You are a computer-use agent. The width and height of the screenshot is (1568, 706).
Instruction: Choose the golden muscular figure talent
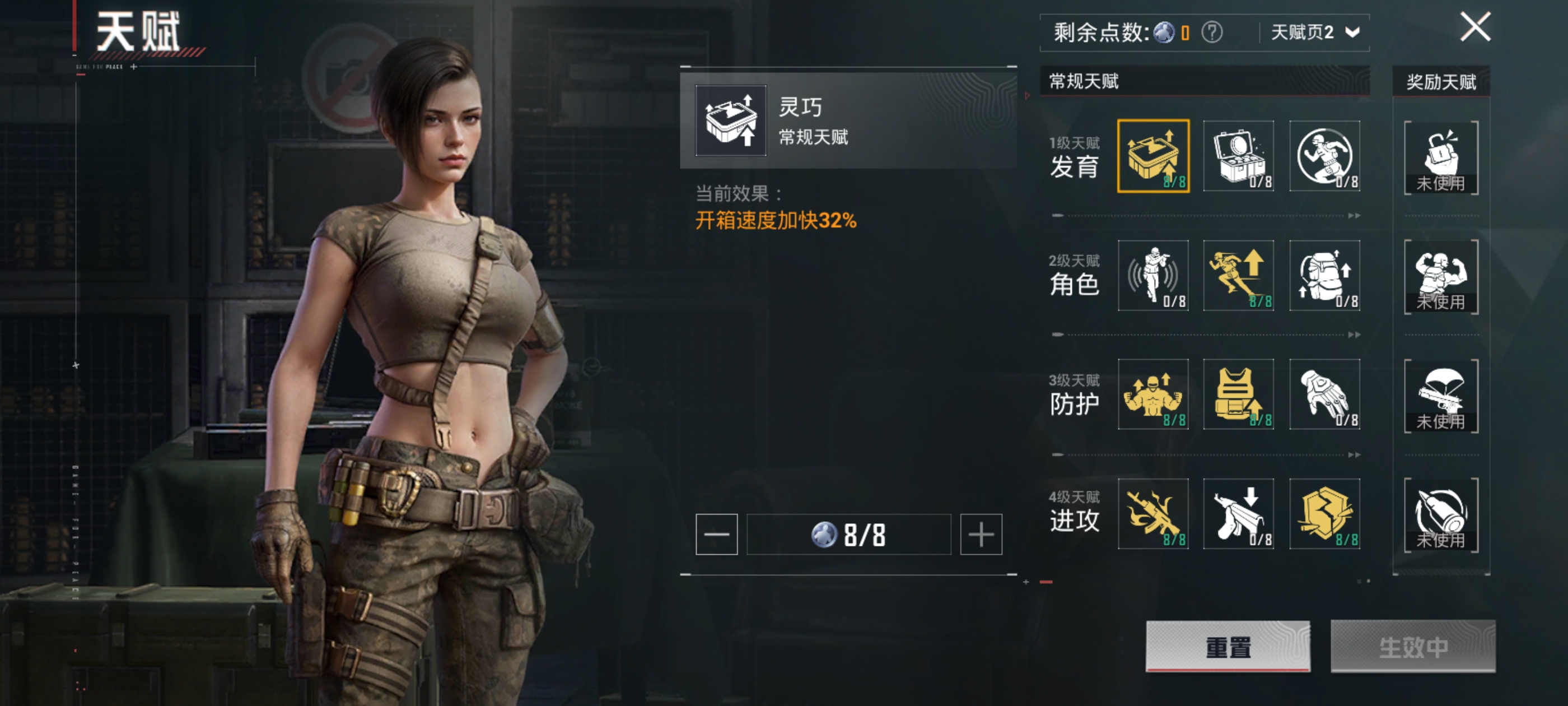coord(1153,394)
